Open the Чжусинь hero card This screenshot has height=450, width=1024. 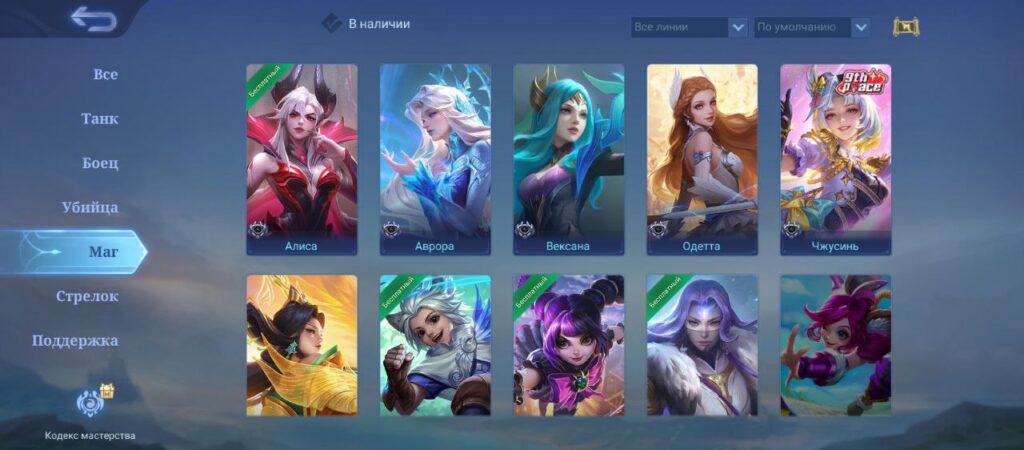click(x=835, y=159)
